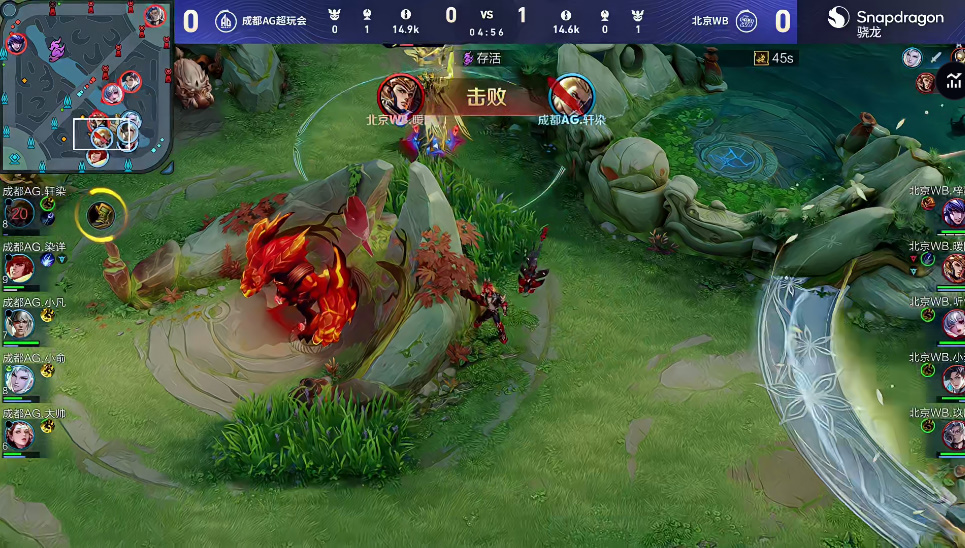Click the defeated 成都AG.轩染 portrait in banner
Viewport: 965px width, 548px height.
tap(572, 96)
